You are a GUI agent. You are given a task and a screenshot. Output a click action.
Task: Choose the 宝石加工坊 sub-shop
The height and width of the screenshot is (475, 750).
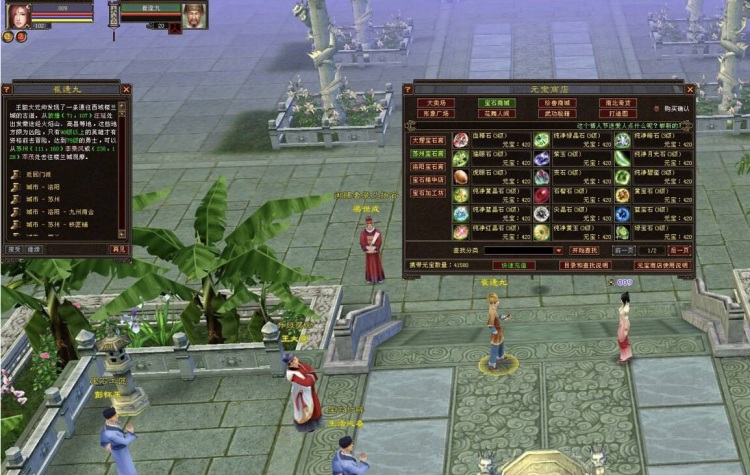pos(427,192)
